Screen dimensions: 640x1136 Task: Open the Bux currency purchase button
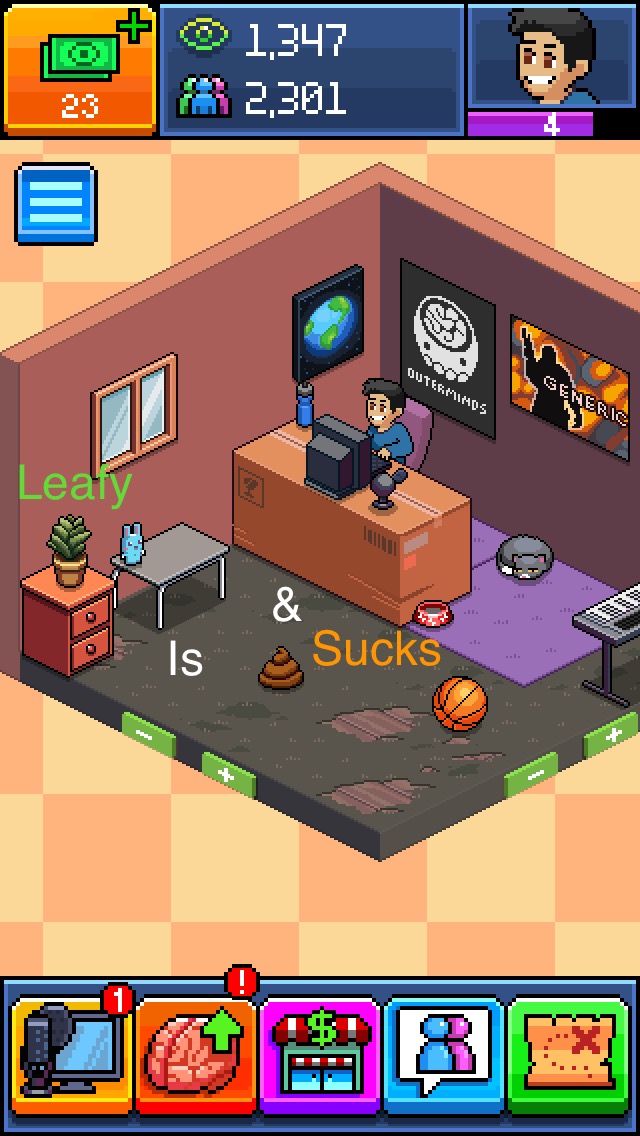pyautogui.click(x=80, y=68)
